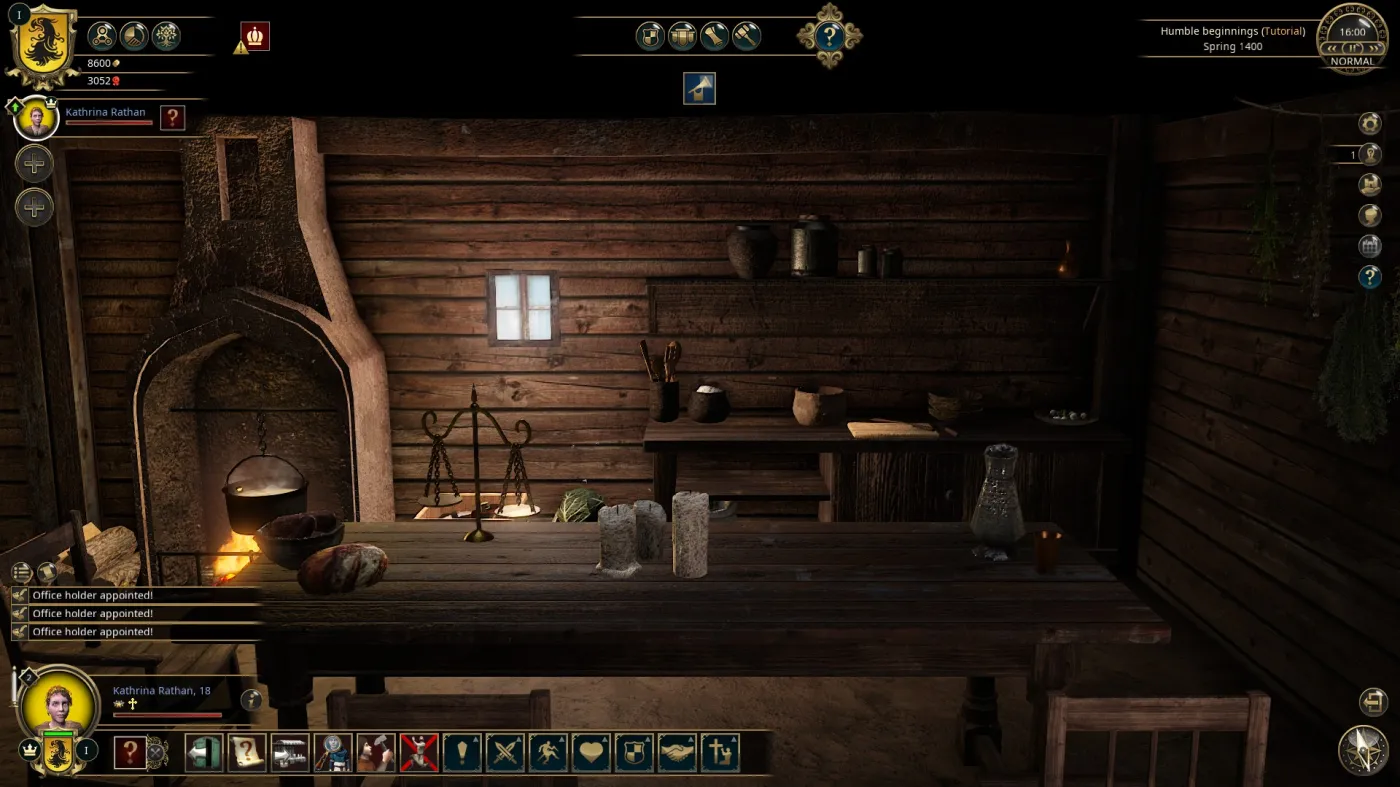Select the exit building door action

203,752
